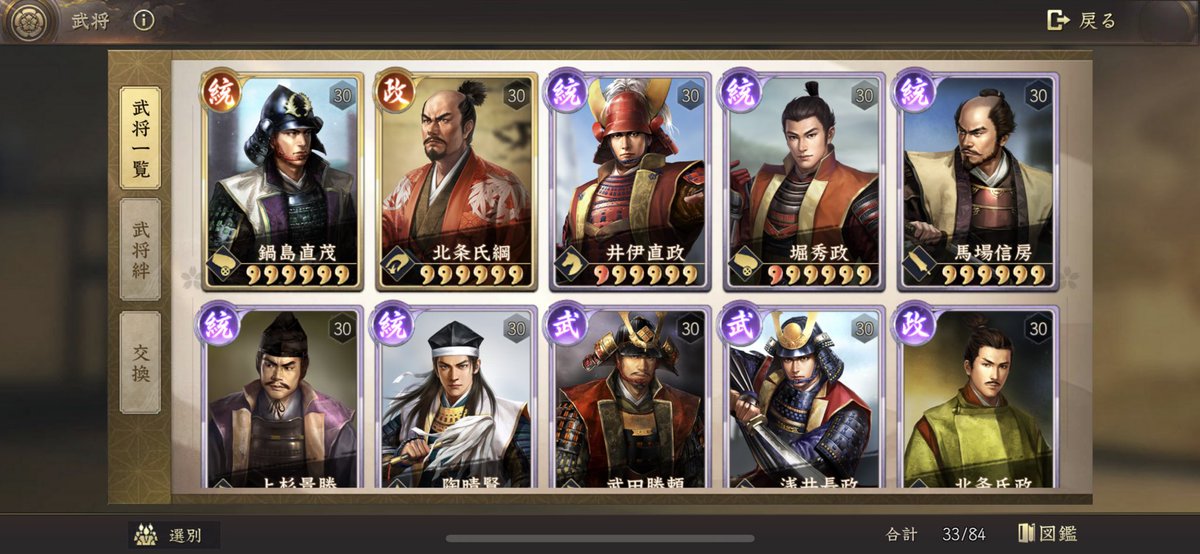
Task: Select the 陶晴賢 officer card
Action: coord(456,400)
